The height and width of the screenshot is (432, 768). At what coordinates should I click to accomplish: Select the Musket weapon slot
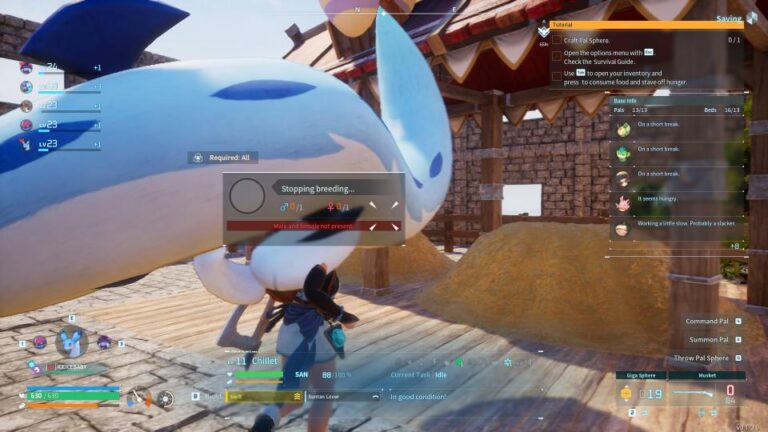tap(706, 390)
